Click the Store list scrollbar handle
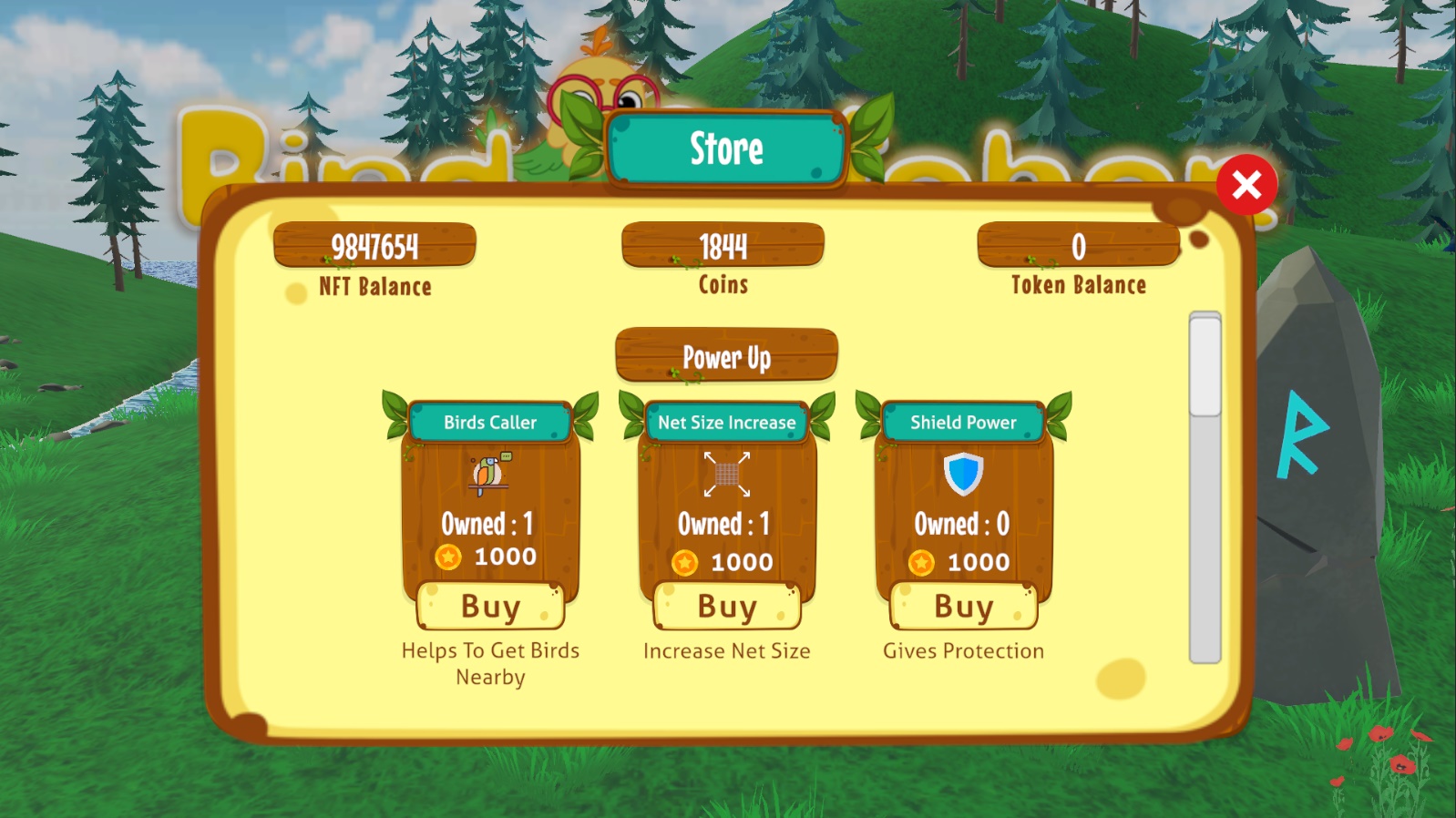Viewport: 1456px width, 818px height. pos(1205,365)
